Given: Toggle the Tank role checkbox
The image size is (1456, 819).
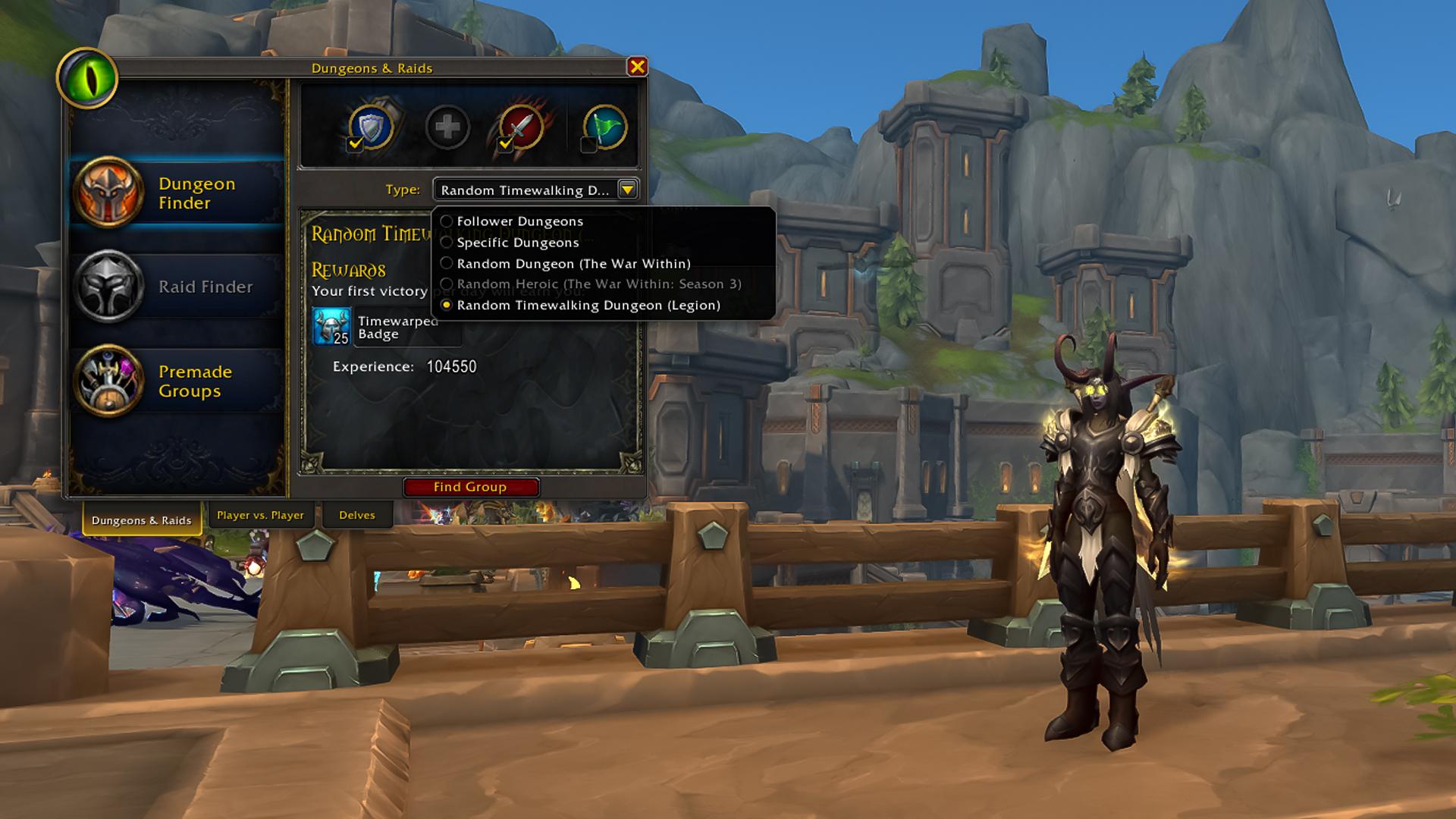Looking at the screenshot, I should [354, 143].
